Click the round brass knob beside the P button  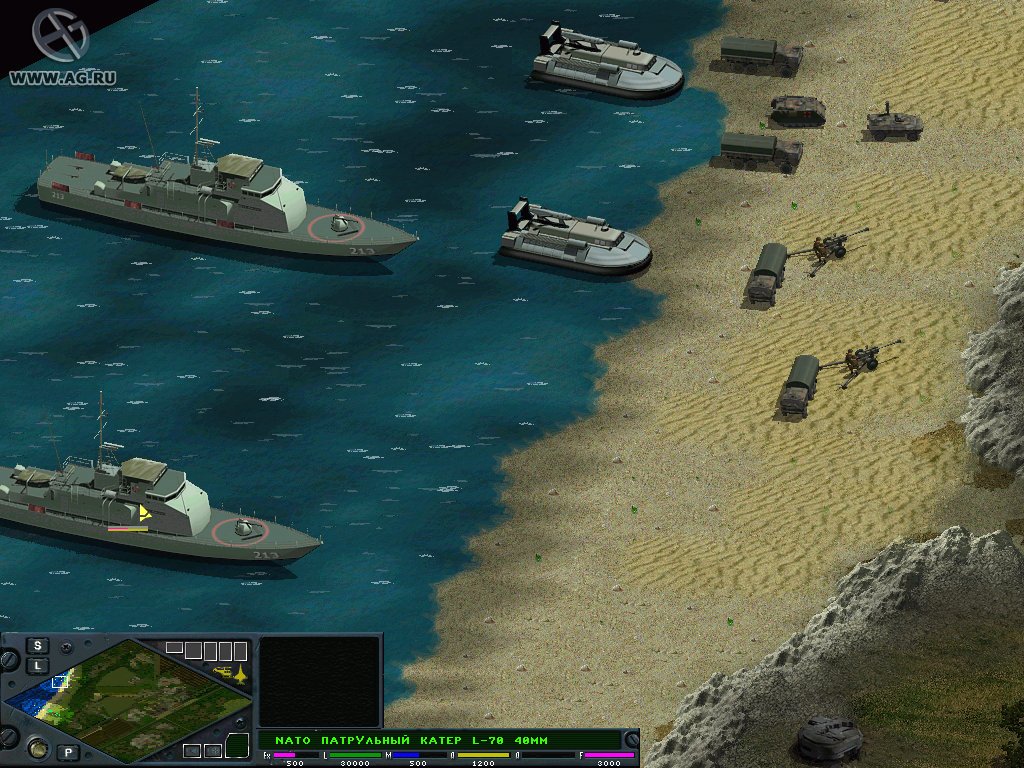(x=37, y=747)
